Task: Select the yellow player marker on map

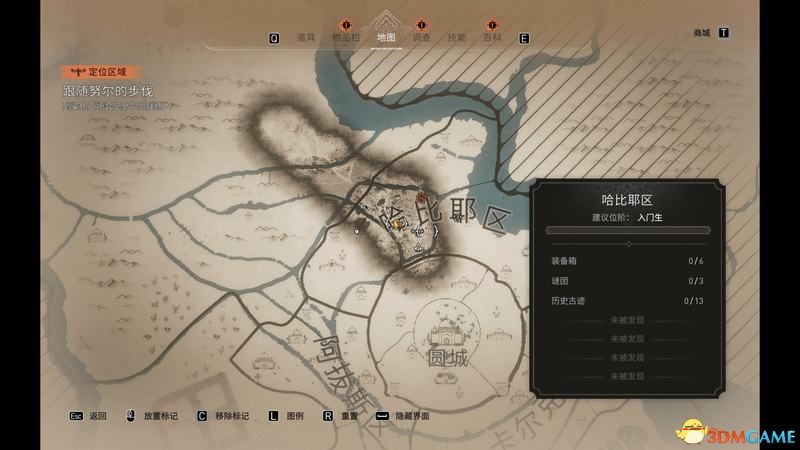Action: [397, 225]
